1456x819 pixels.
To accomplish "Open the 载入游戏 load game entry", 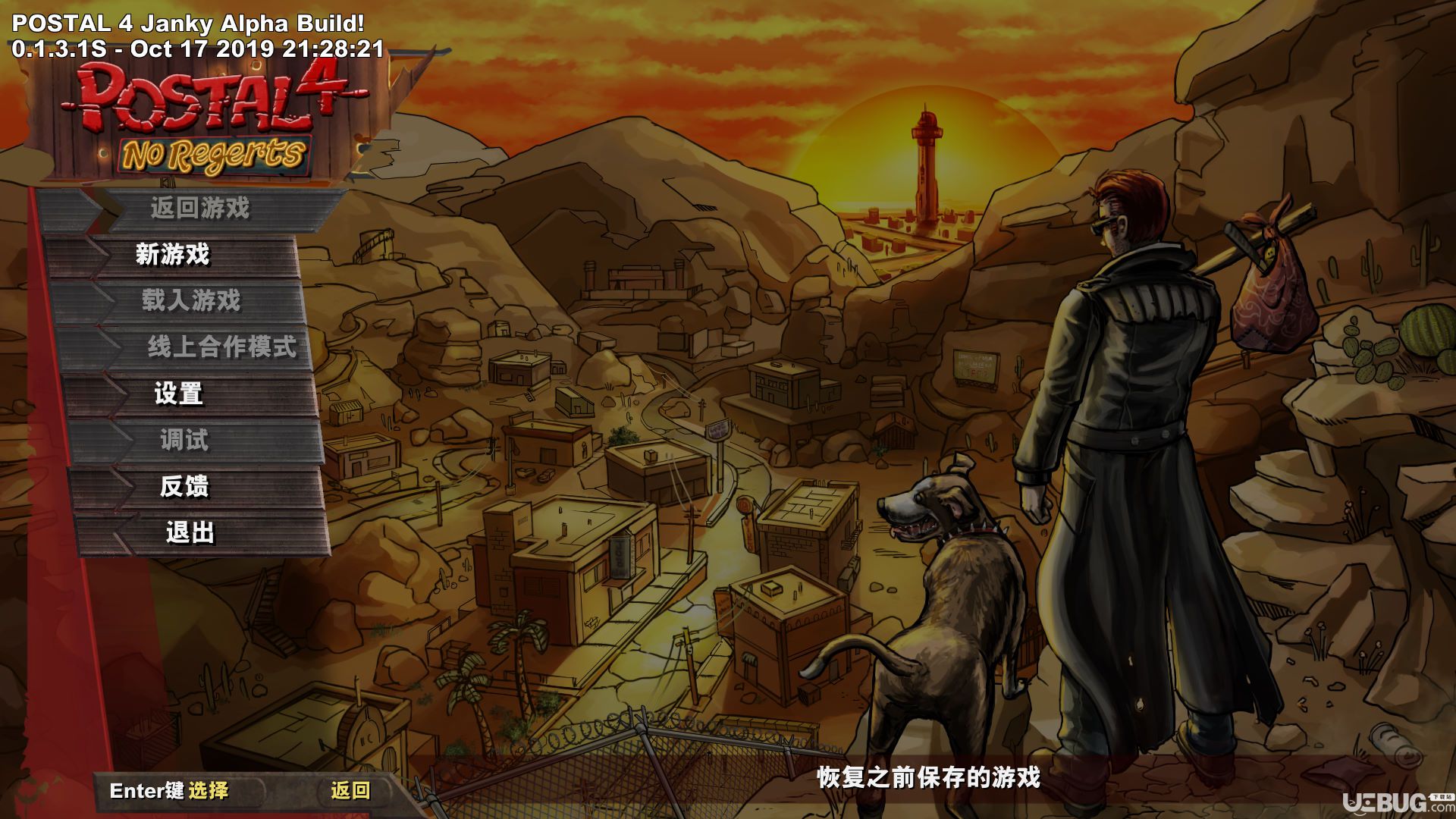I will pos(191,301).
